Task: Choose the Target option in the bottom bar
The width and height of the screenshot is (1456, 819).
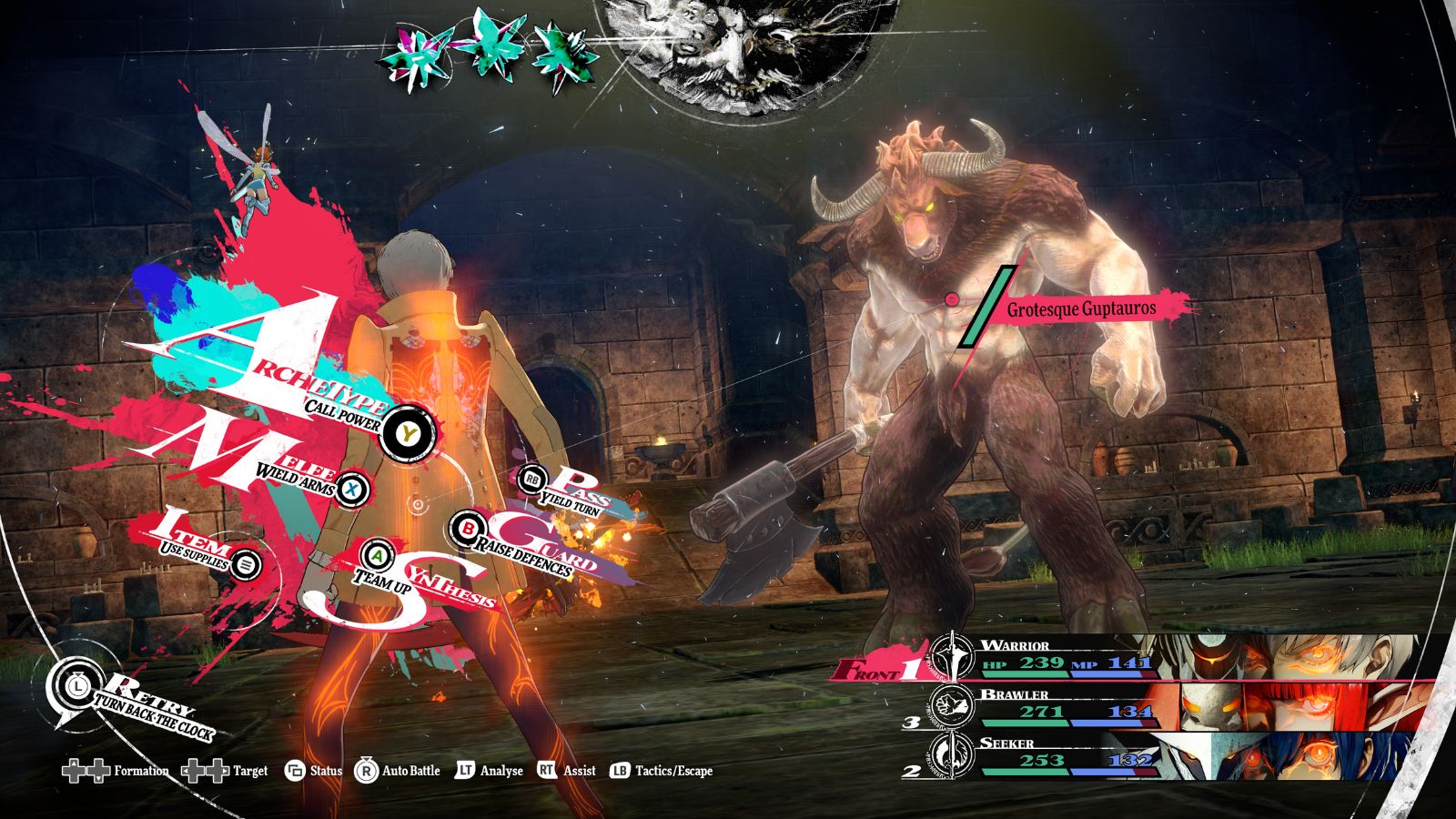Action: [x=226, y=772]
